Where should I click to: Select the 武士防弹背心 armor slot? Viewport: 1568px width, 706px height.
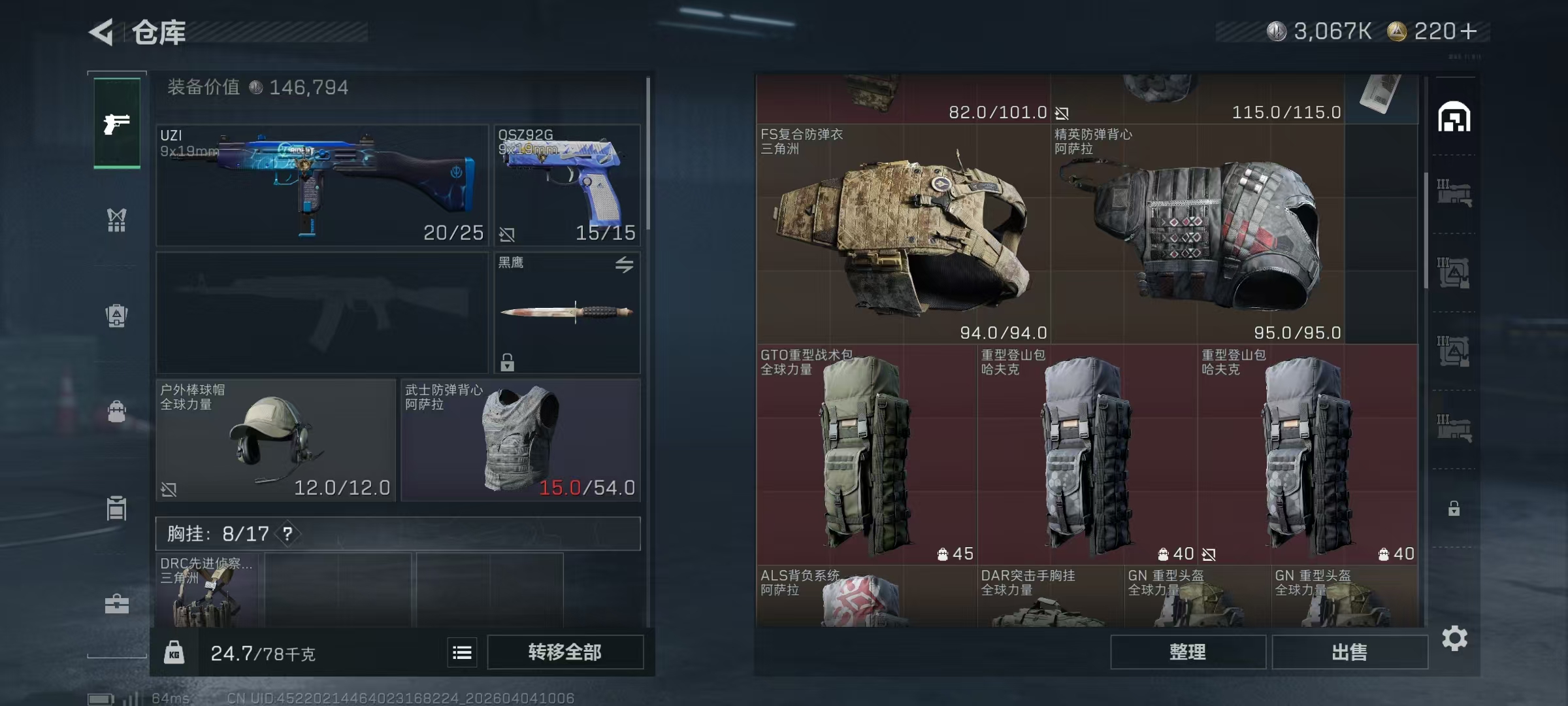pos(520,441)
